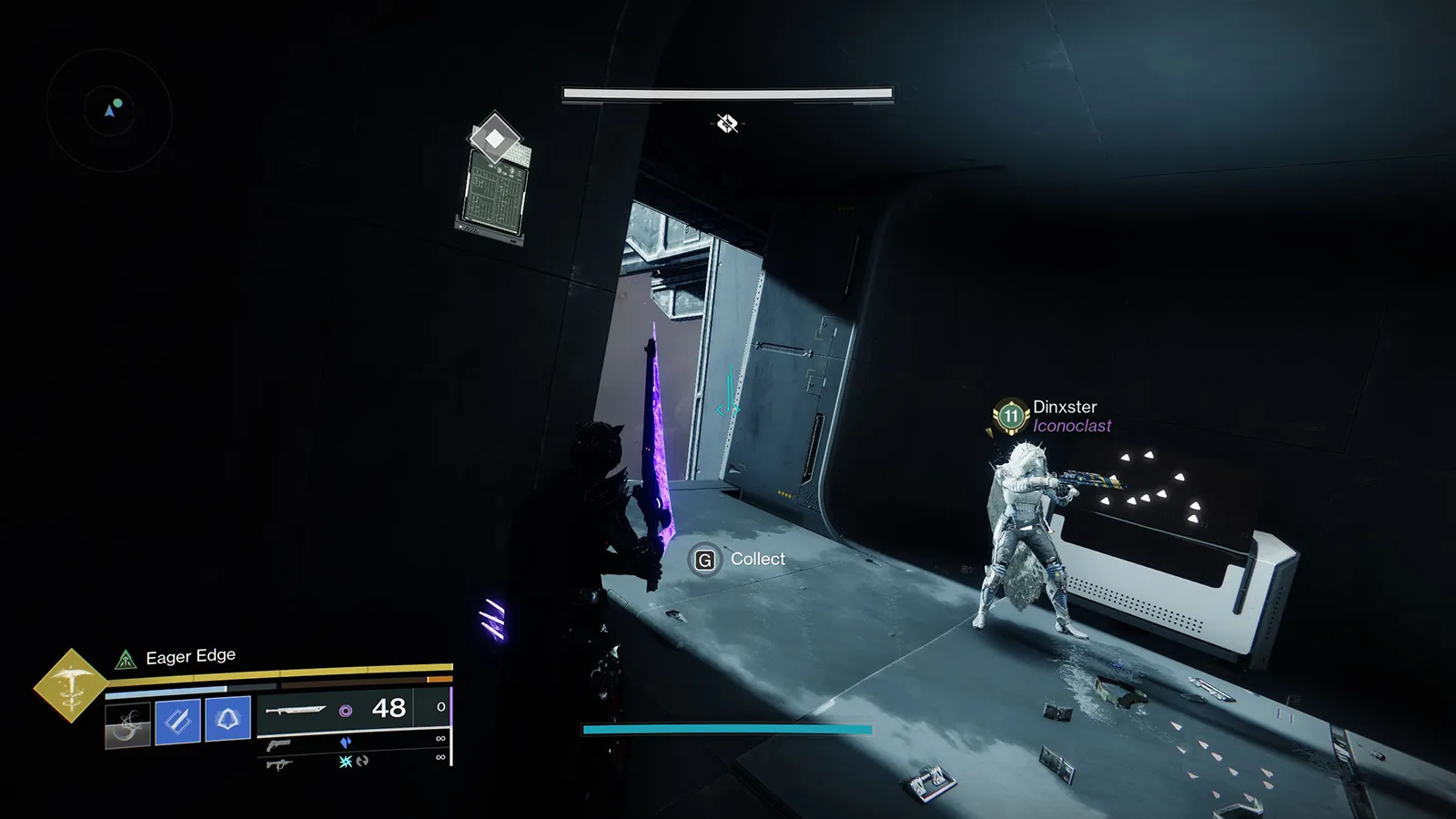The image size is (1456, 819).
Task: Click the golden Super ability diamond icon
Action: tap(70, 685)
